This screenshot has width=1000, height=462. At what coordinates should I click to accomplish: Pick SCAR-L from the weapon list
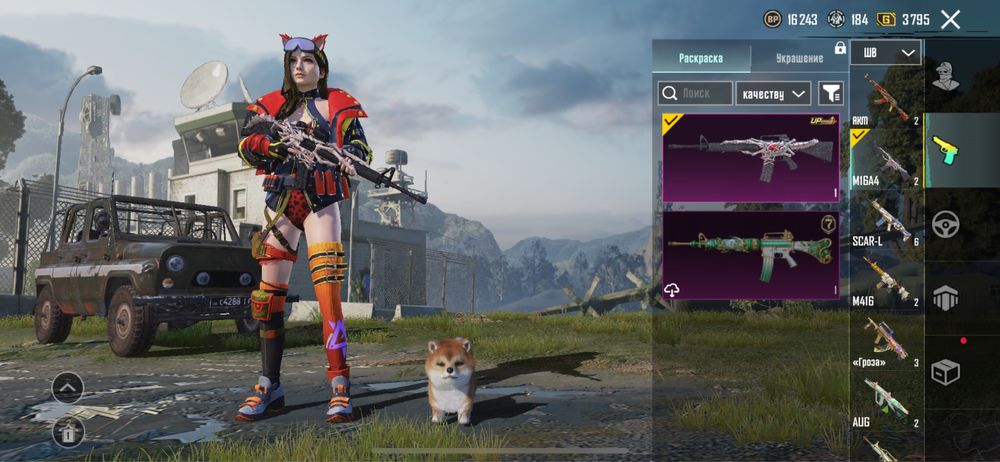point(886,222)
